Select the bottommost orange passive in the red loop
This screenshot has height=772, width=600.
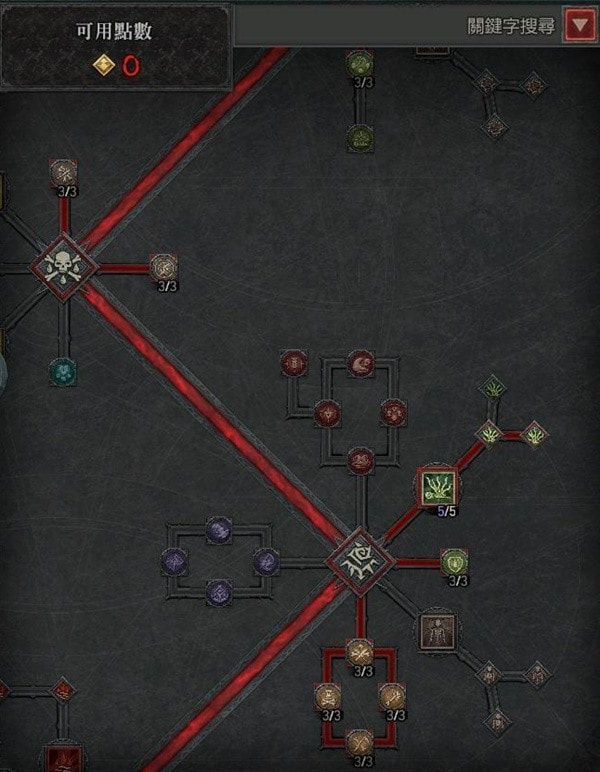click(x=360, y=742)
